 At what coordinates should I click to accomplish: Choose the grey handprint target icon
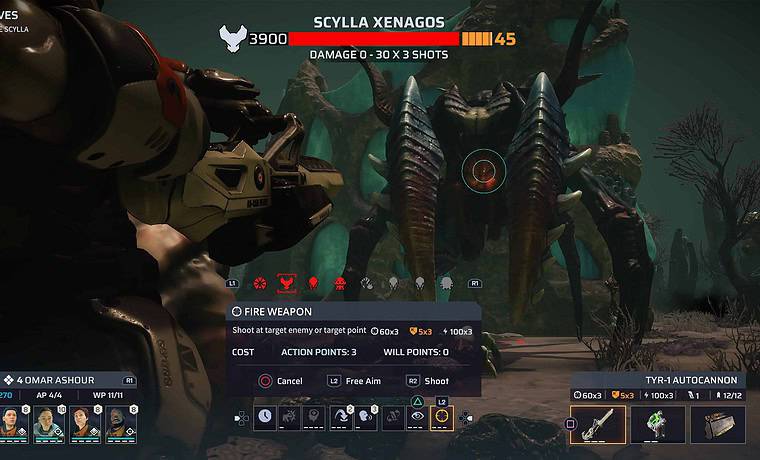367,284
